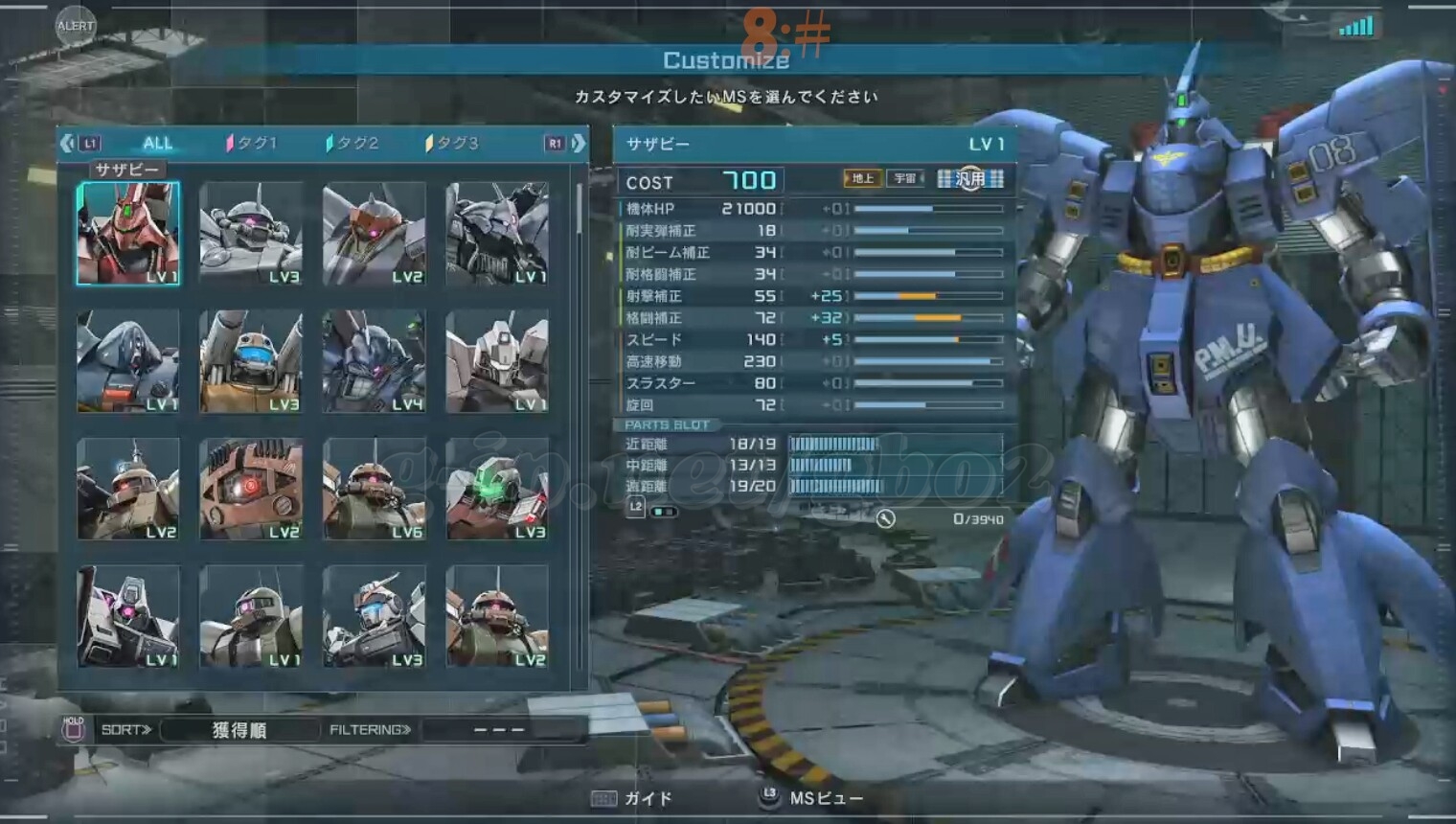The image size is (1456, 824).
Task: Switch to the ALL tab
Action: tap(157, 144)
